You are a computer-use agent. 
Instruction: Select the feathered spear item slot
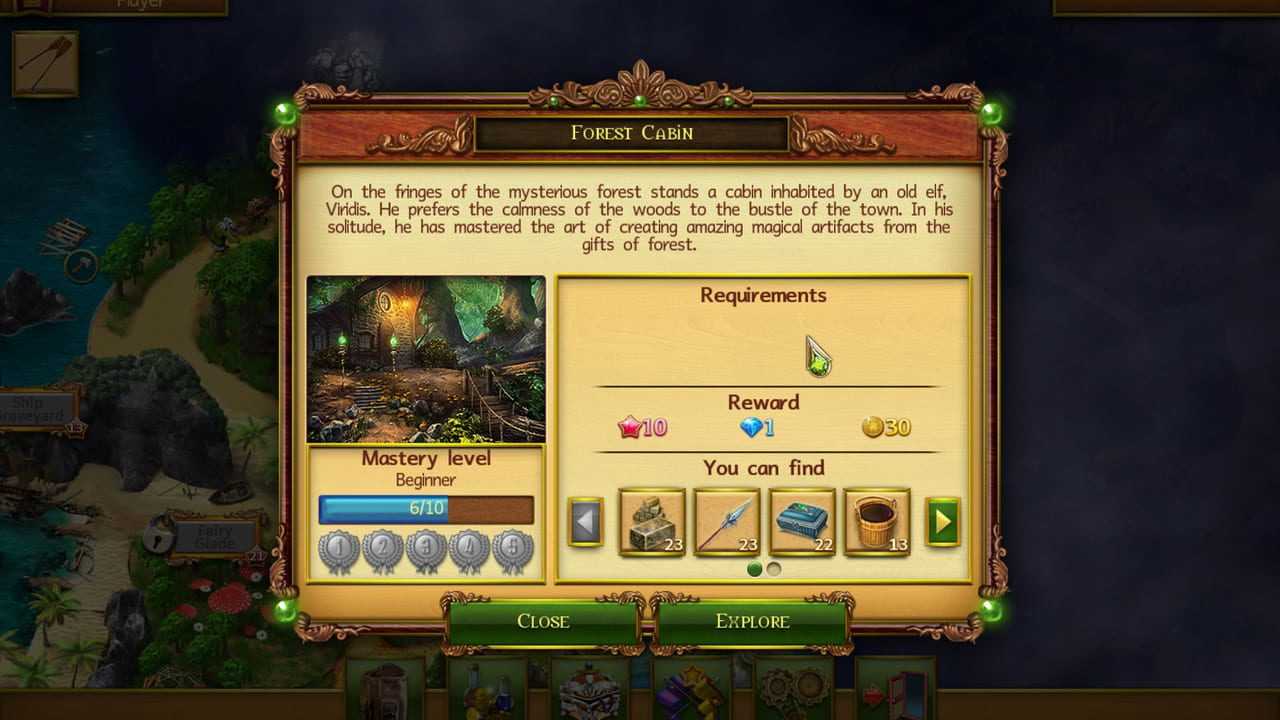click(x=727, y=521)
